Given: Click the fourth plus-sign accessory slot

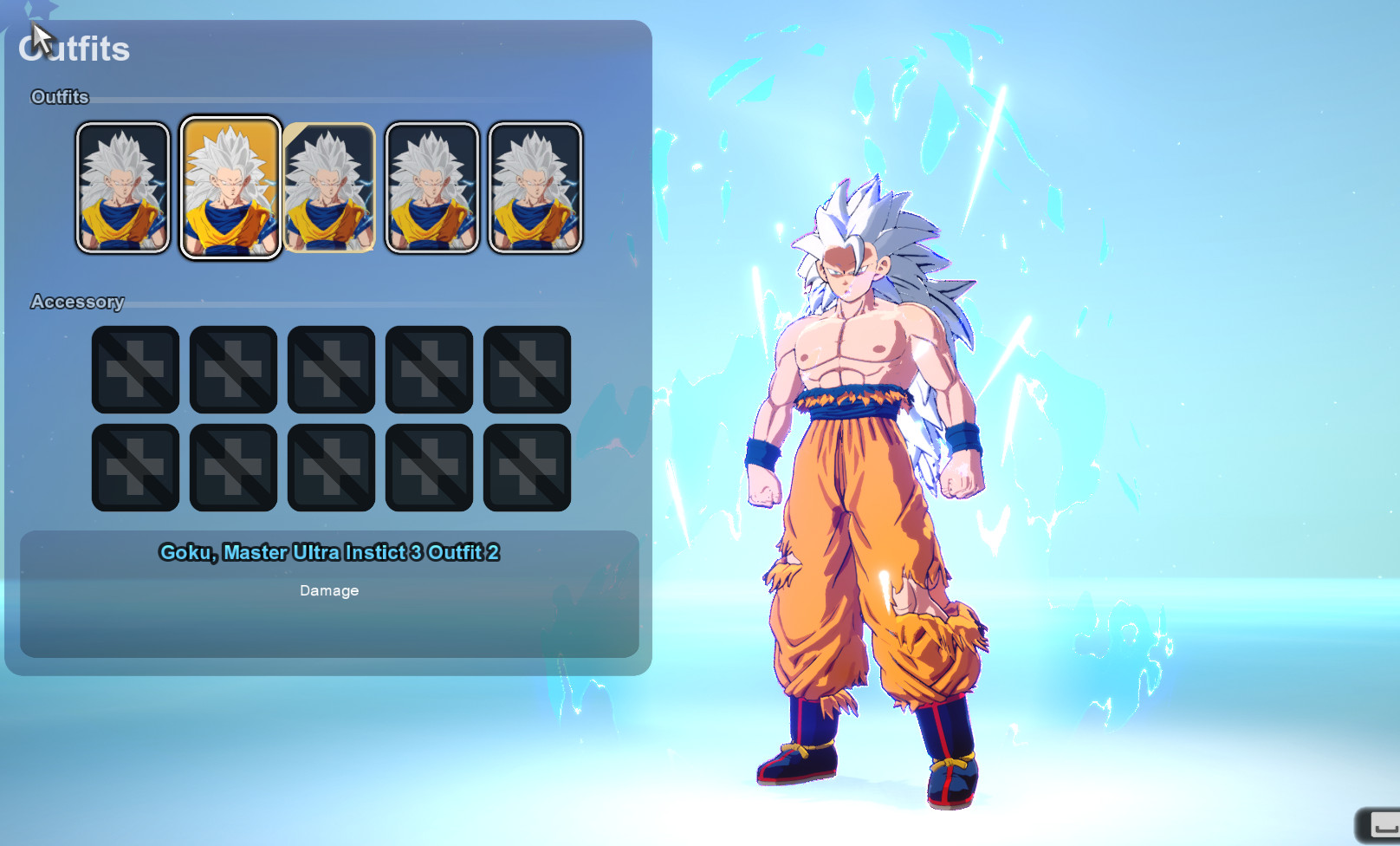Looking at the screenshot, I should pyautogui.click(x=430, y=368).
